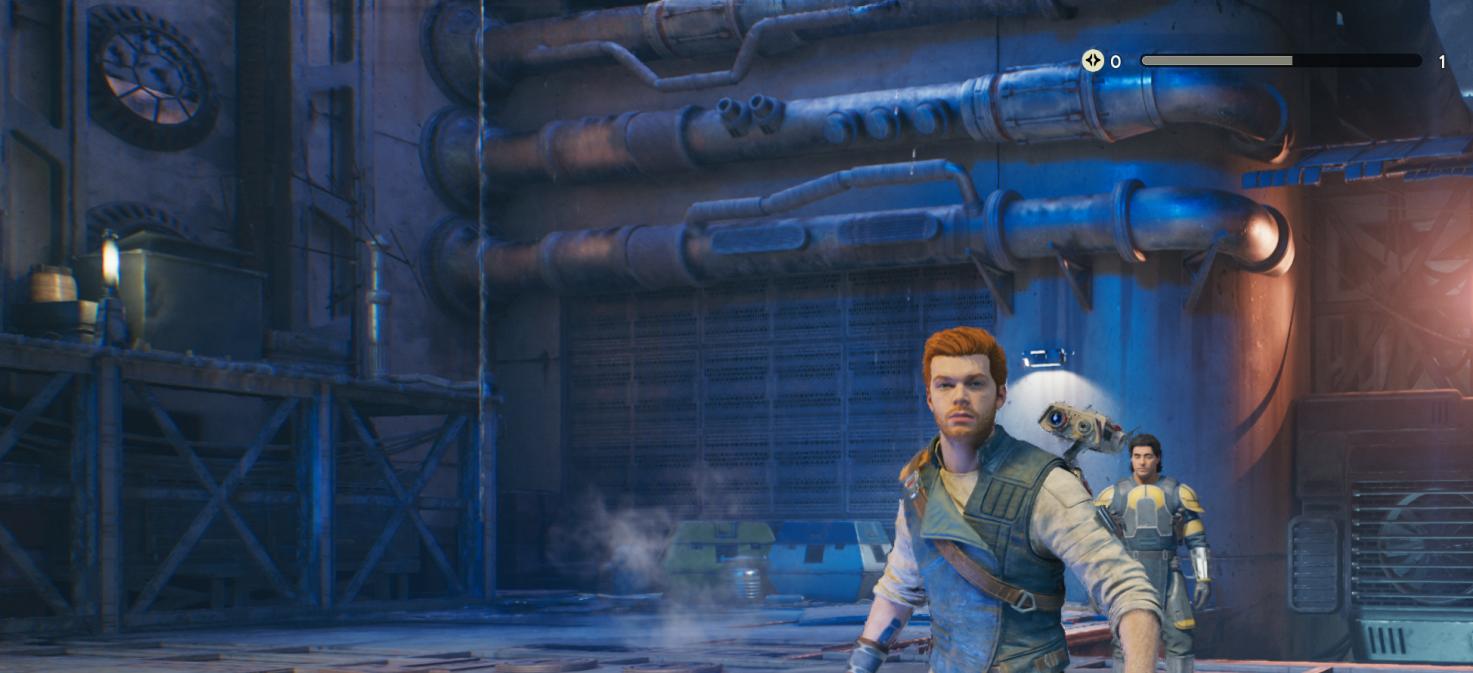Click the skill point icon
This screenshot has height=673, width=1473.
[1092, 61]
